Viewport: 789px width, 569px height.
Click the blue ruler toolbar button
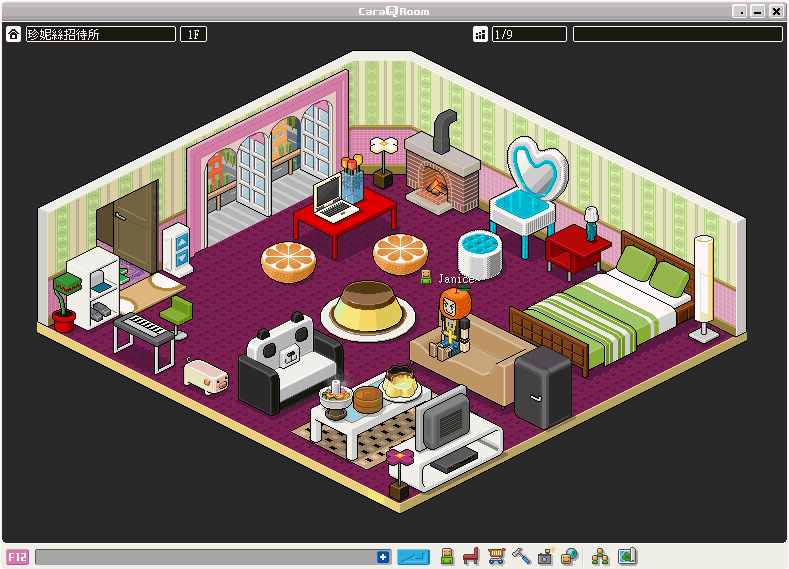[413, 557]
